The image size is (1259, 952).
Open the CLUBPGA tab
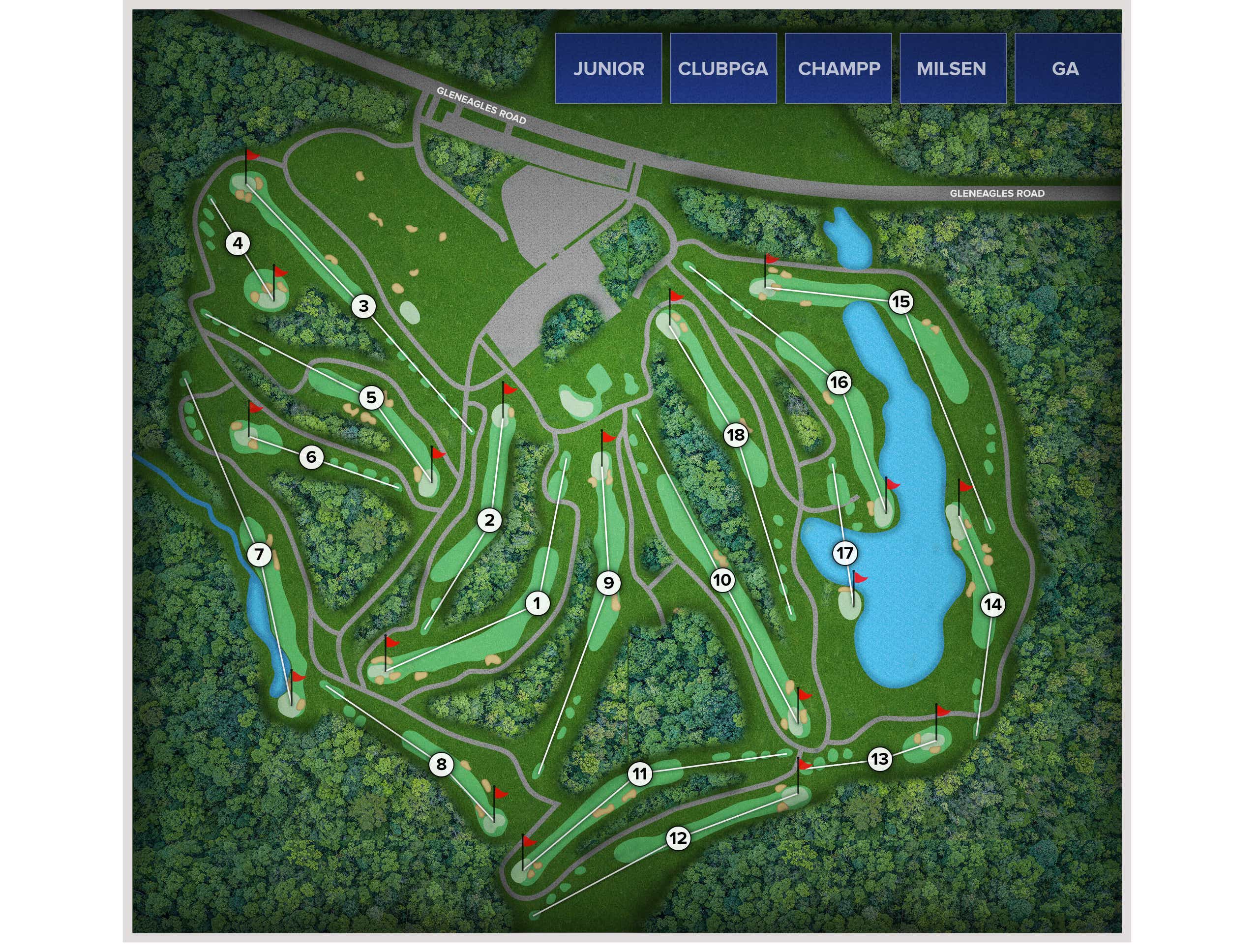pyautogui.click(x=725, y=68)
